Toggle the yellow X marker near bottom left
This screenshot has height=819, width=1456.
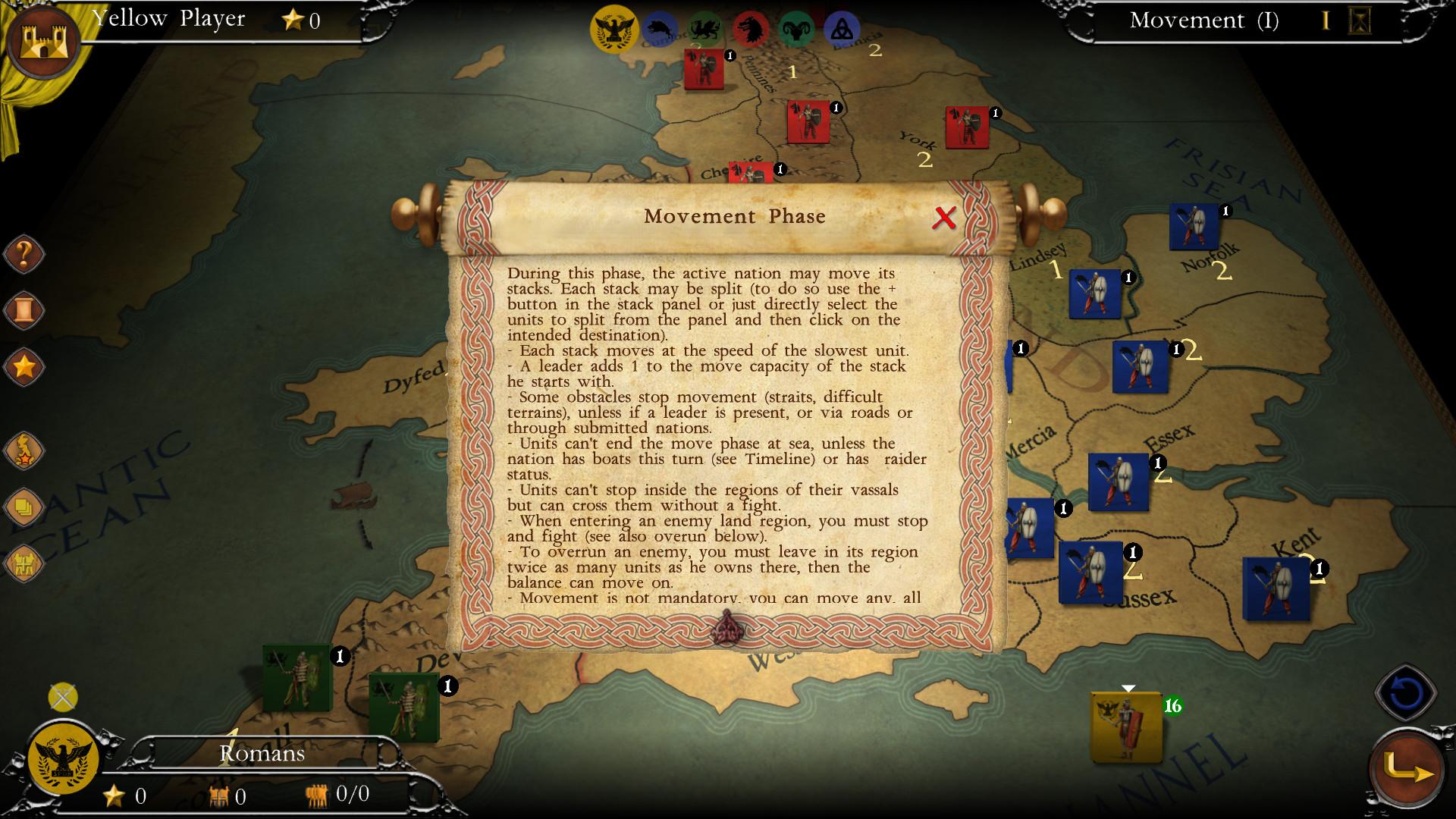62,695
